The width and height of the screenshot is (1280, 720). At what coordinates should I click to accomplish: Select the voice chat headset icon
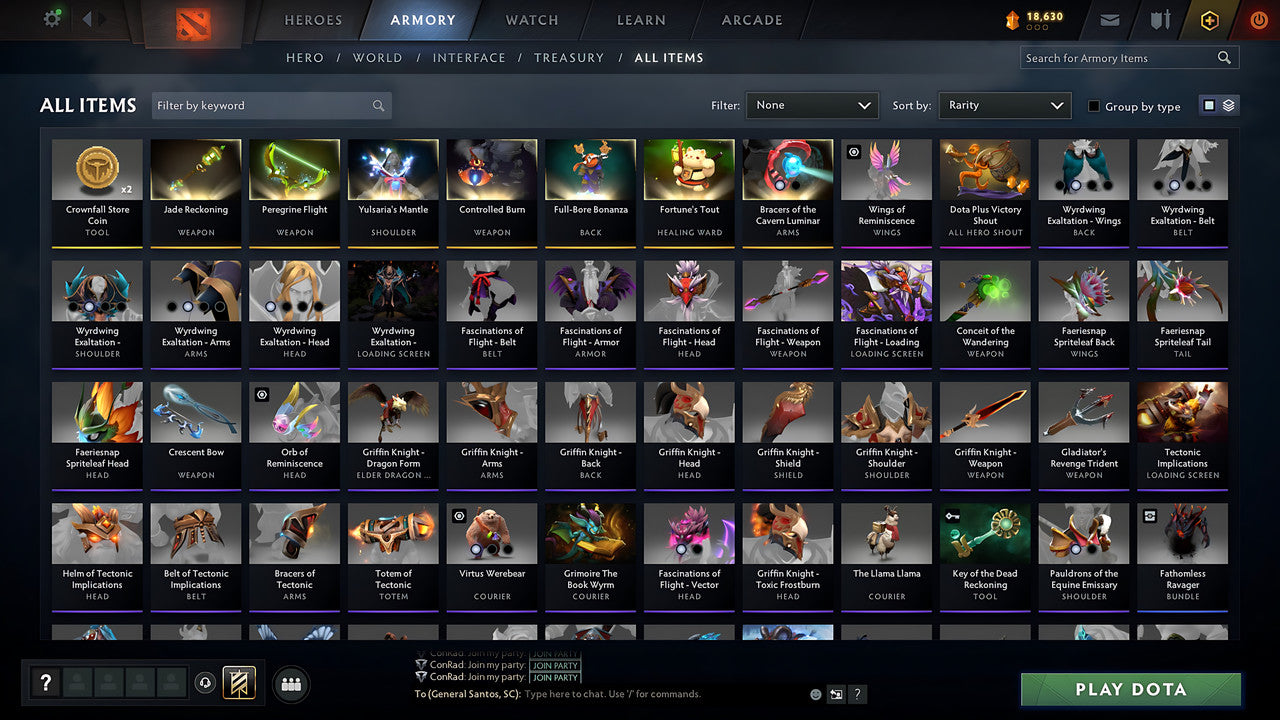click(x=206, y=683)
